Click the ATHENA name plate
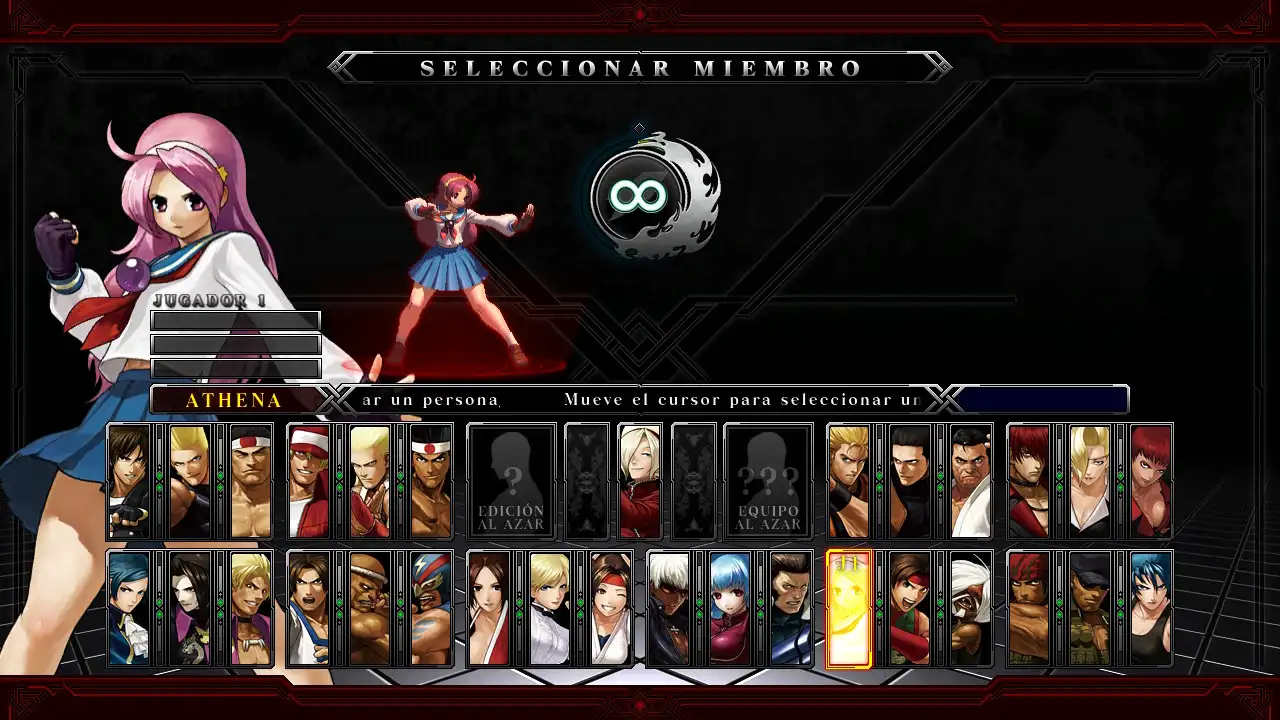 click(234, 399)
